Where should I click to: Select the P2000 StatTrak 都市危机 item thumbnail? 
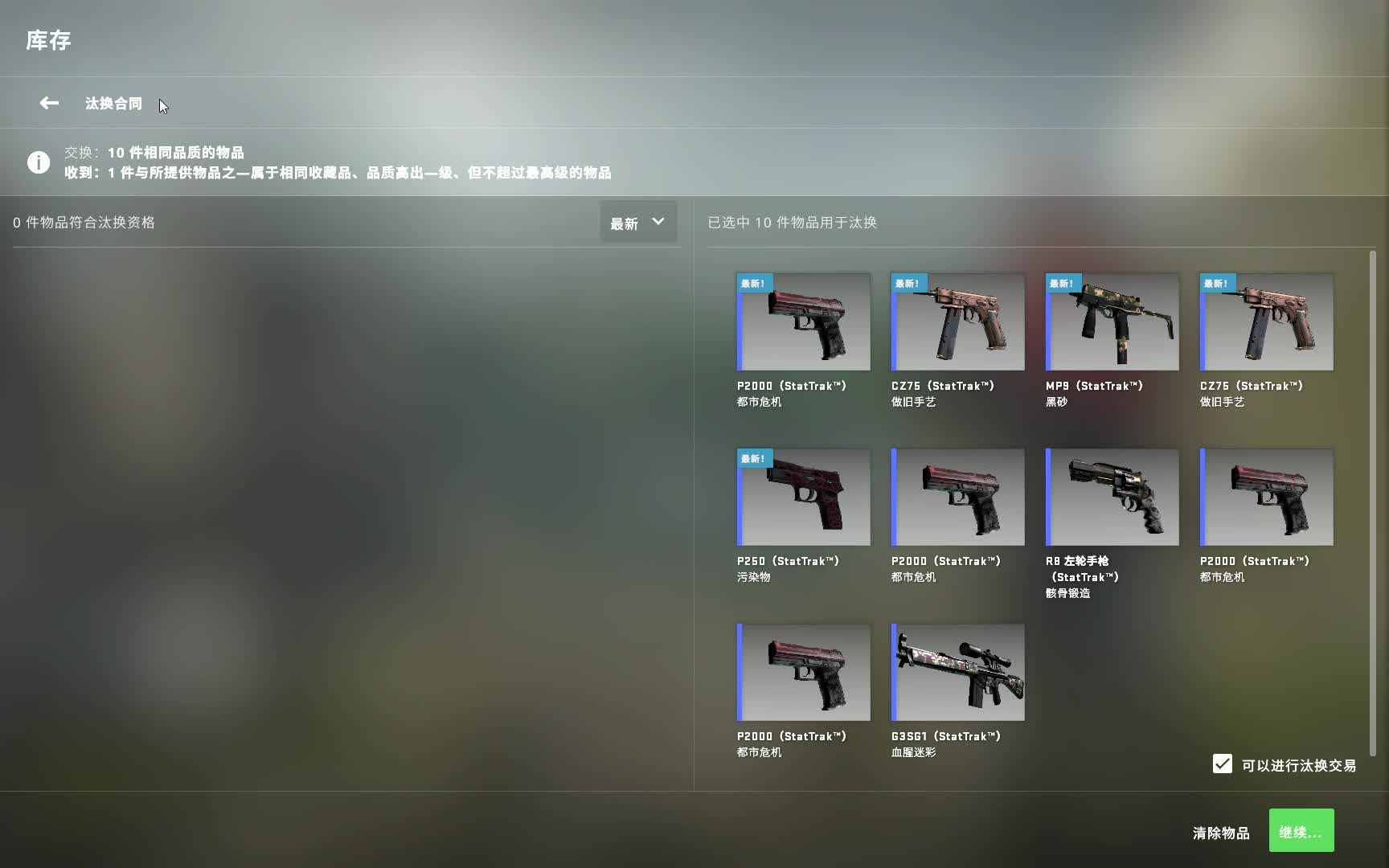pyautogui.click(x=802, y=321)
